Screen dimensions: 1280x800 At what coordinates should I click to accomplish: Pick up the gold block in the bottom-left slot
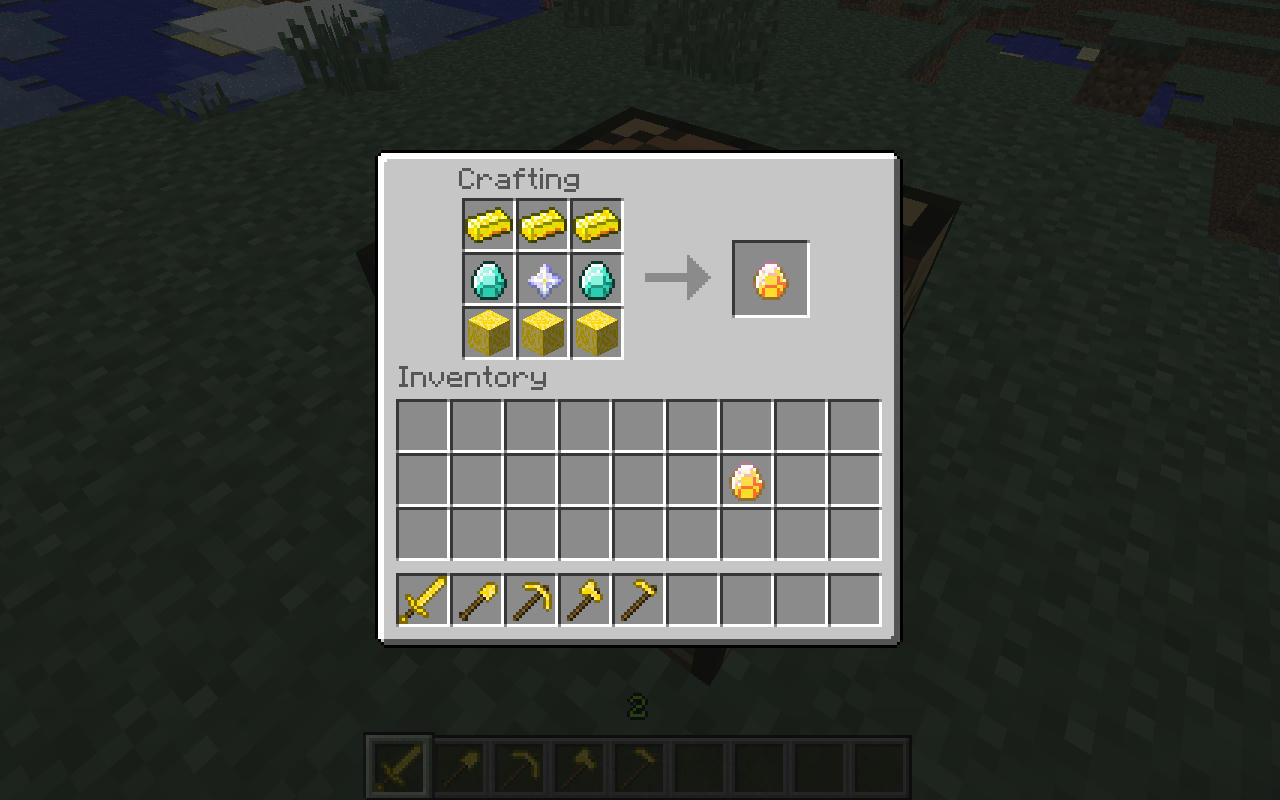point(486,333)
